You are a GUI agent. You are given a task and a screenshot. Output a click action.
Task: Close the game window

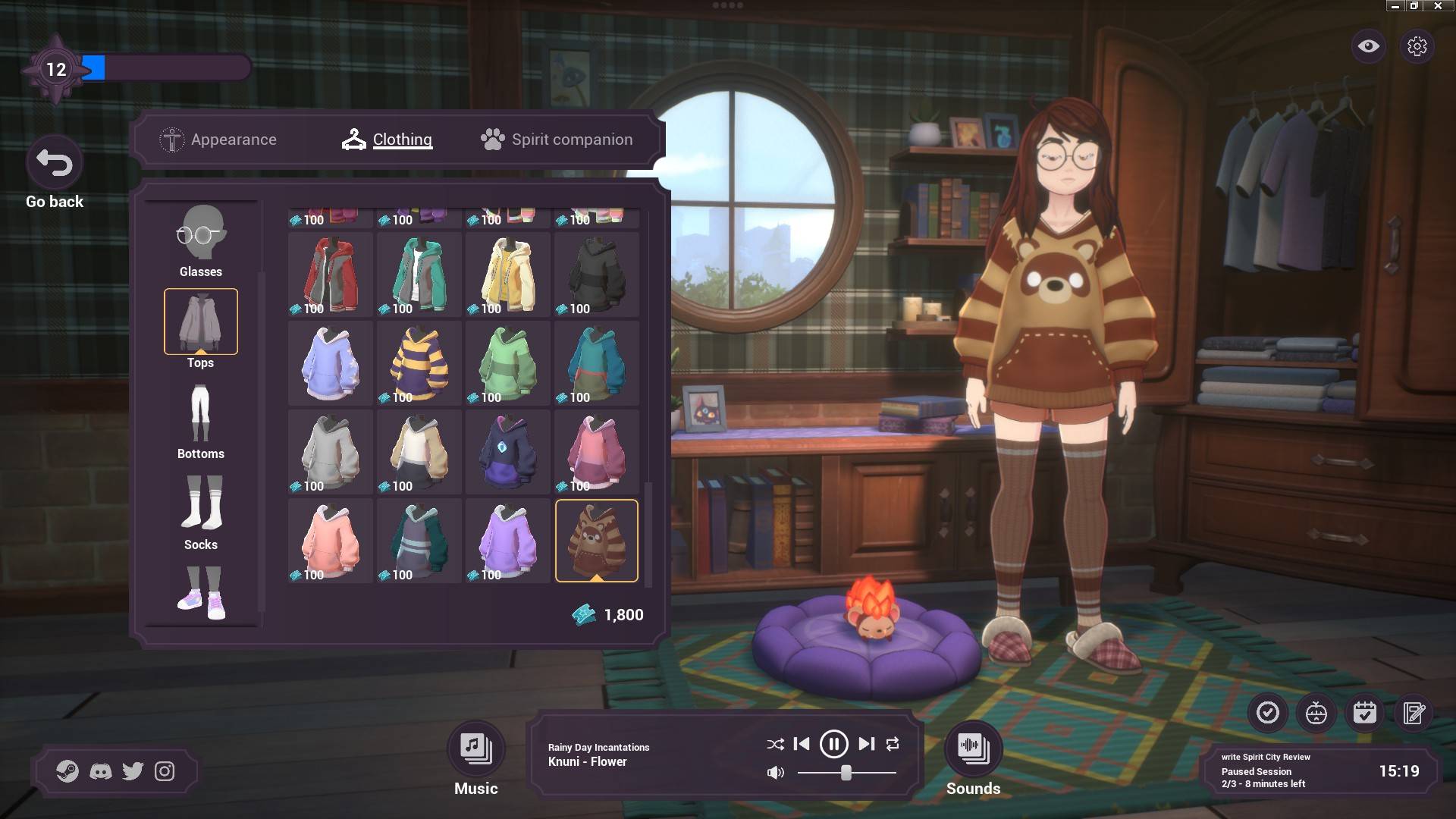click(1437, 6)
